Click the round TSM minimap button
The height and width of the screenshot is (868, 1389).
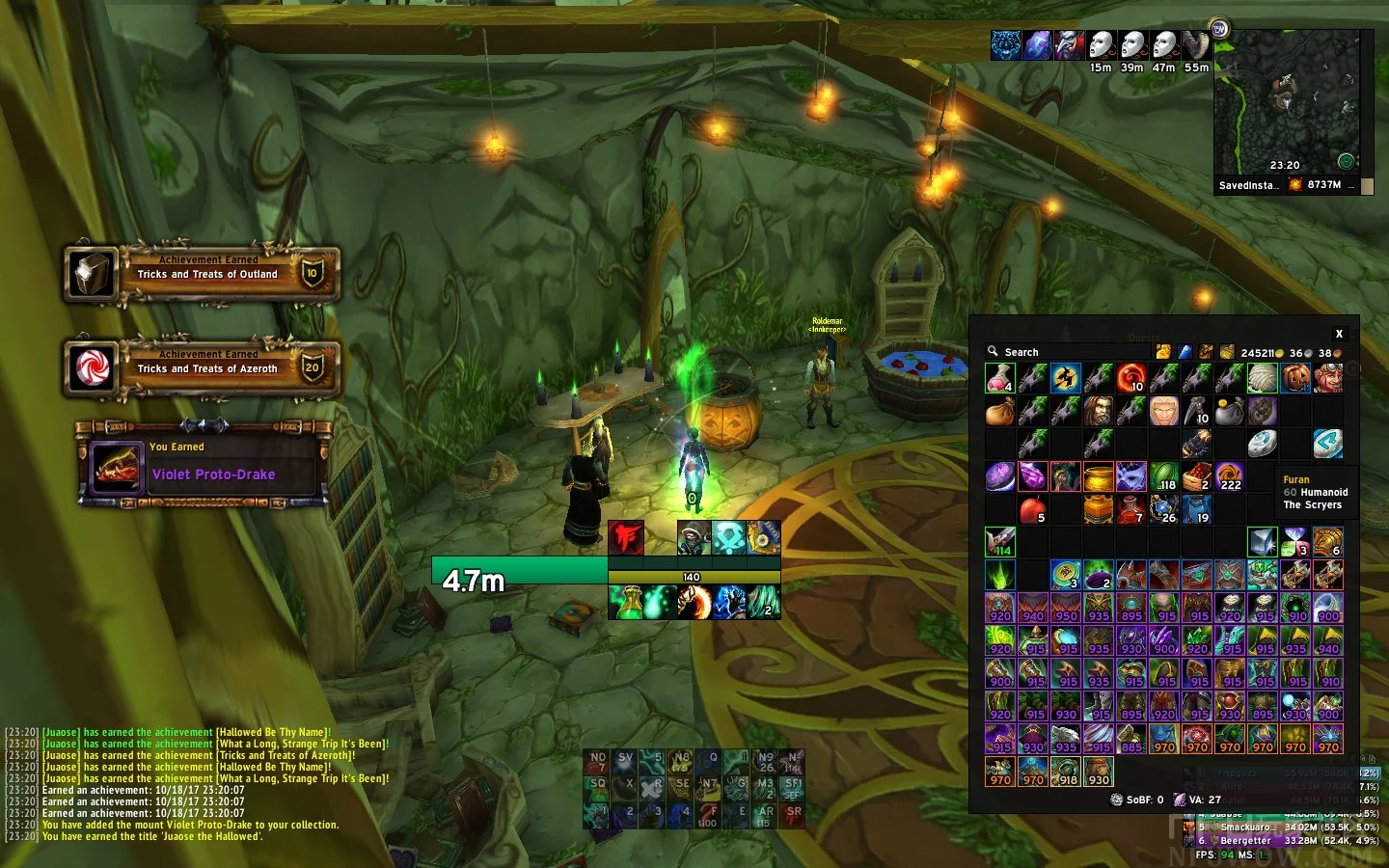pos(1219,29)
